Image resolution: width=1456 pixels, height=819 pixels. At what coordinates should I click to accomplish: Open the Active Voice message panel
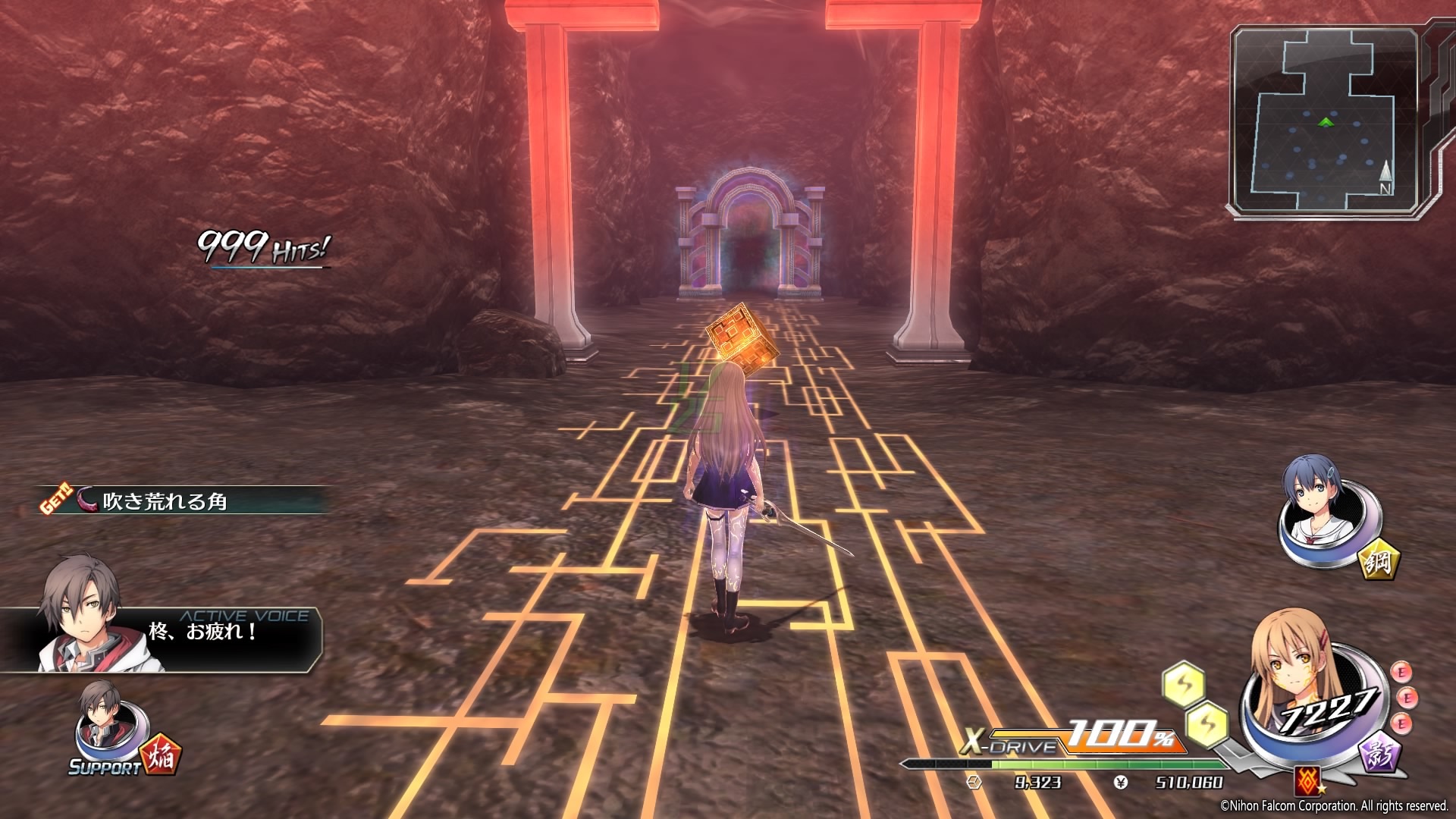pos(163,639)
